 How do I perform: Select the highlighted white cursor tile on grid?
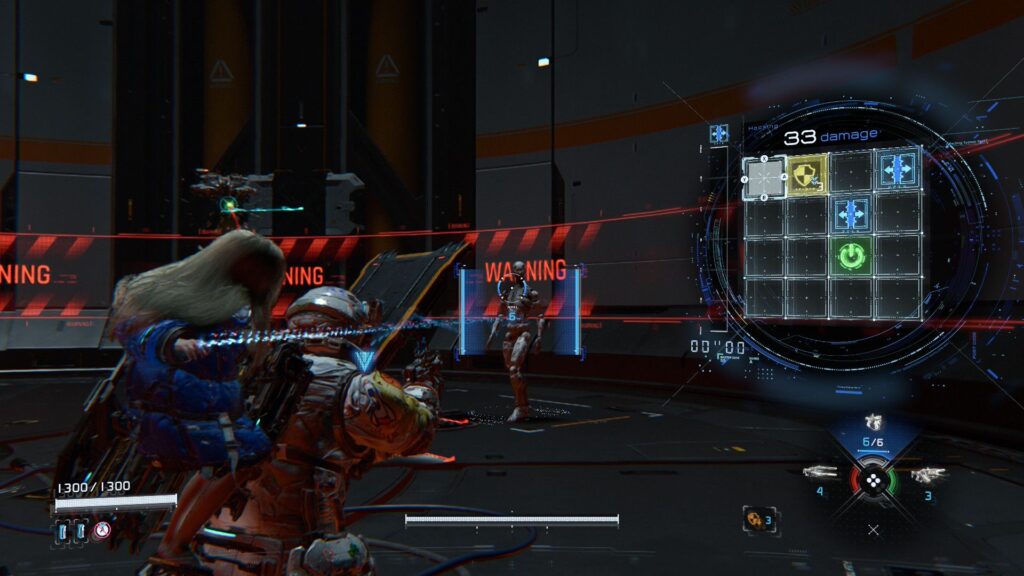(x=765, y=177)
